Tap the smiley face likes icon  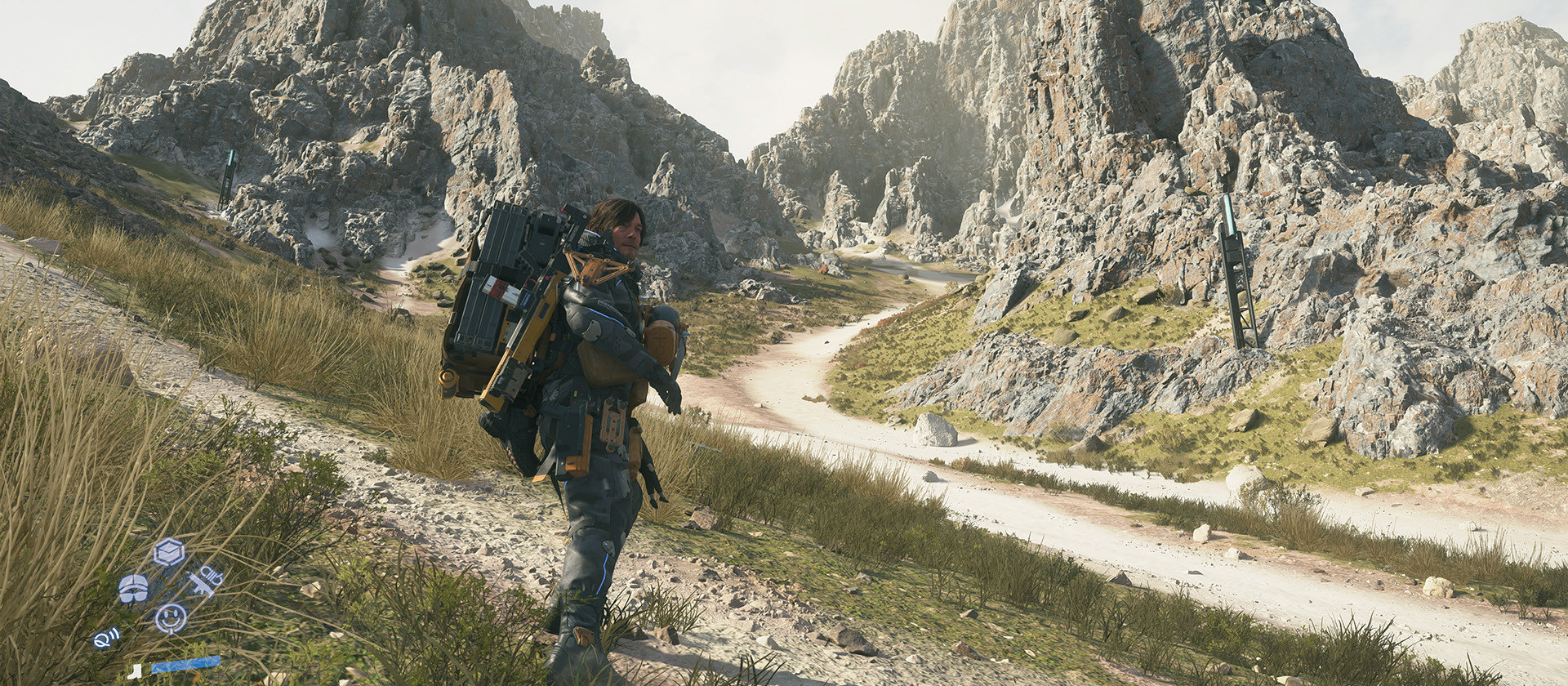pos(172,617)
